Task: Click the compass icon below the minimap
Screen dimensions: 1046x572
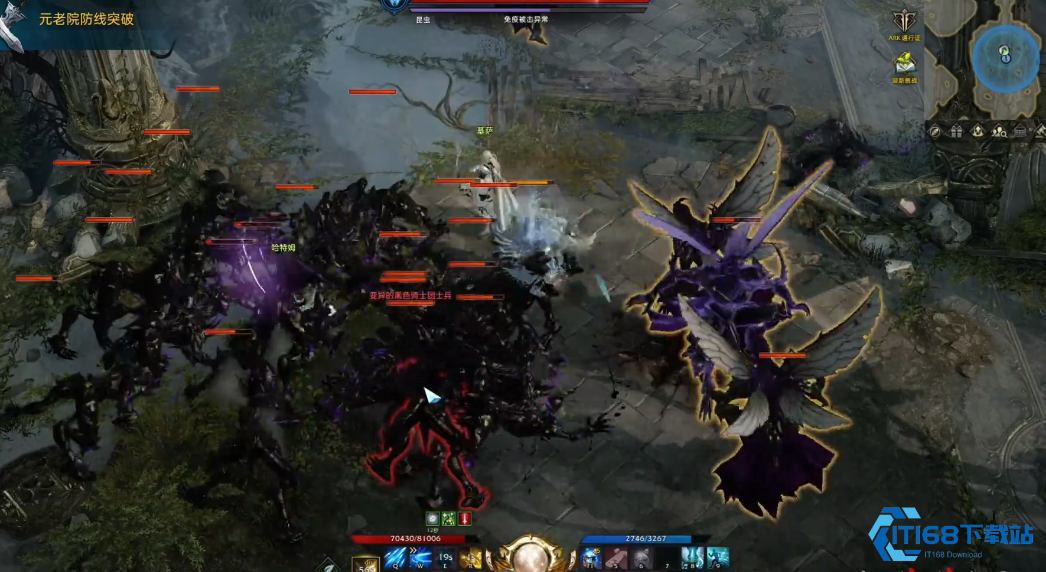Action: point(934,131)
